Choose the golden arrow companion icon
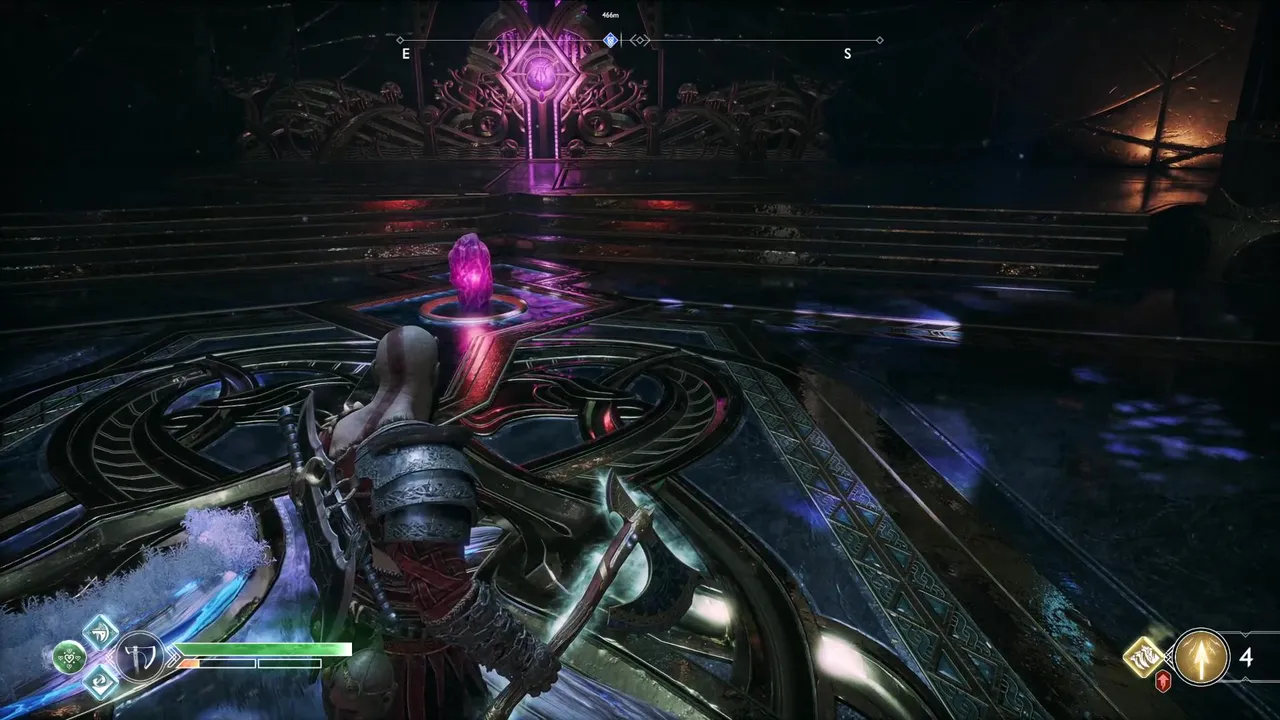1280x720 pixels. coord(1201,656)
